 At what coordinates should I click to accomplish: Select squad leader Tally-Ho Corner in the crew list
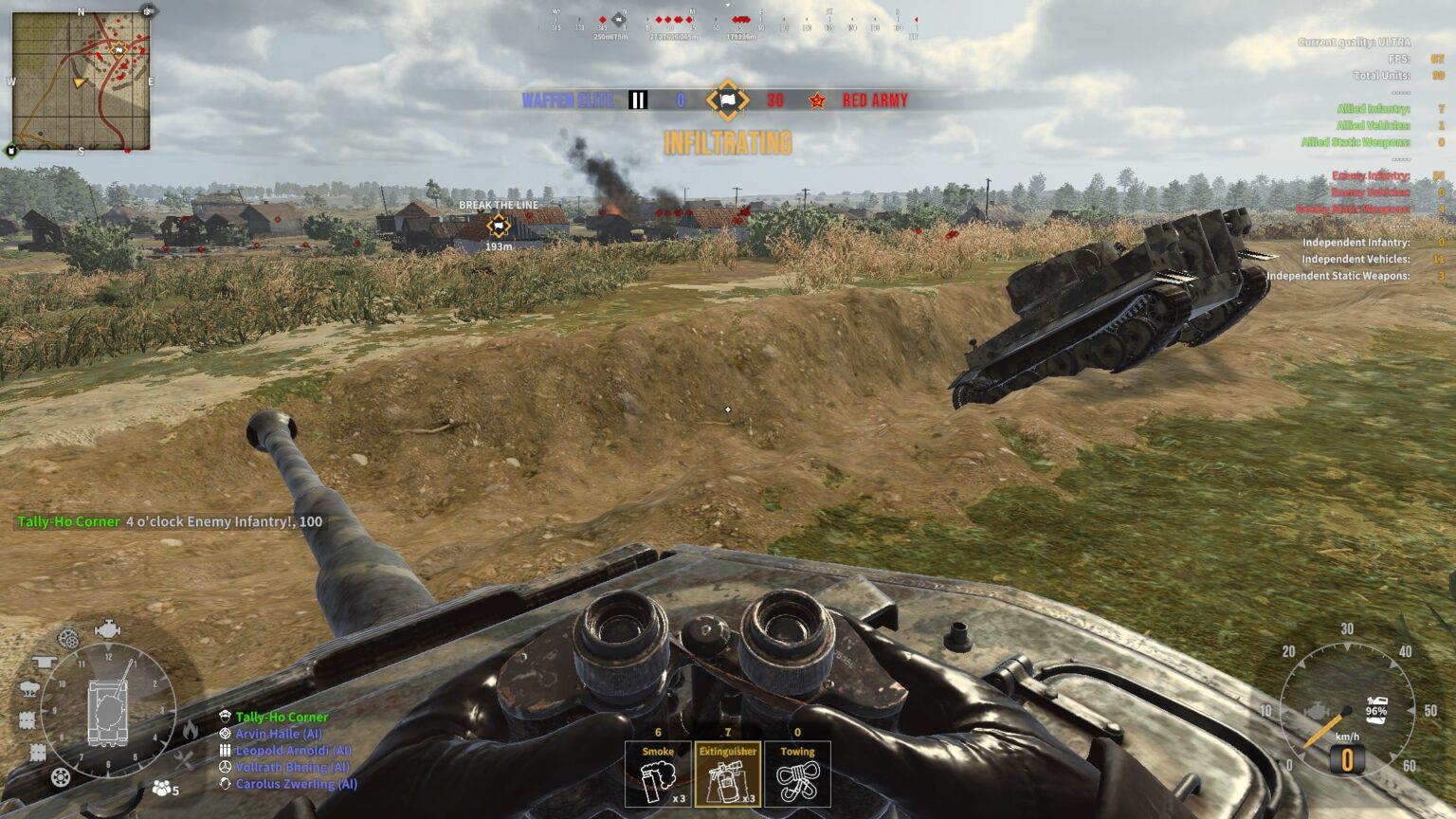tap(283, 717)
